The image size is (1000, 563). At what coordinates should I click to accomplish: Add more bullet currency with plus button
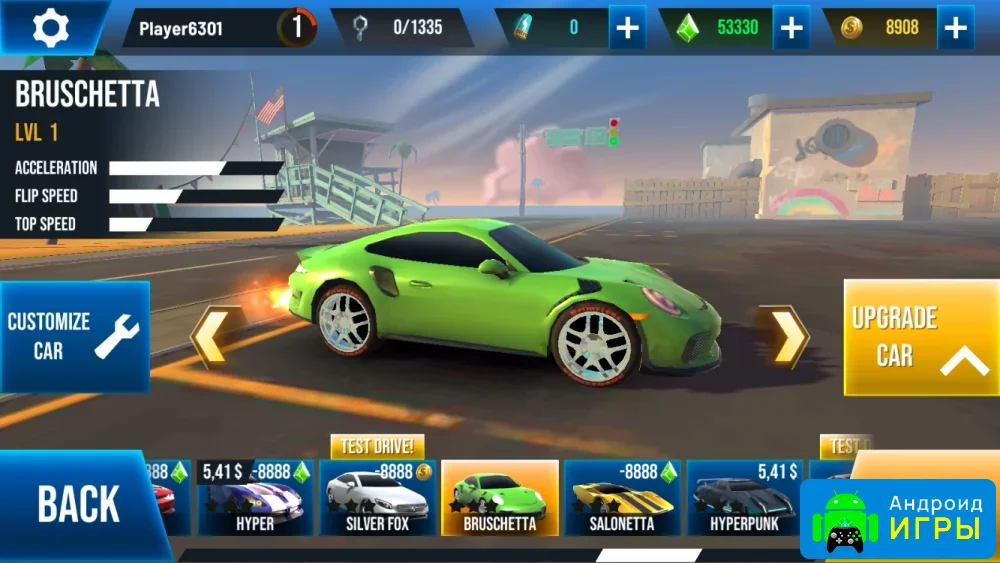click(627, 28)
